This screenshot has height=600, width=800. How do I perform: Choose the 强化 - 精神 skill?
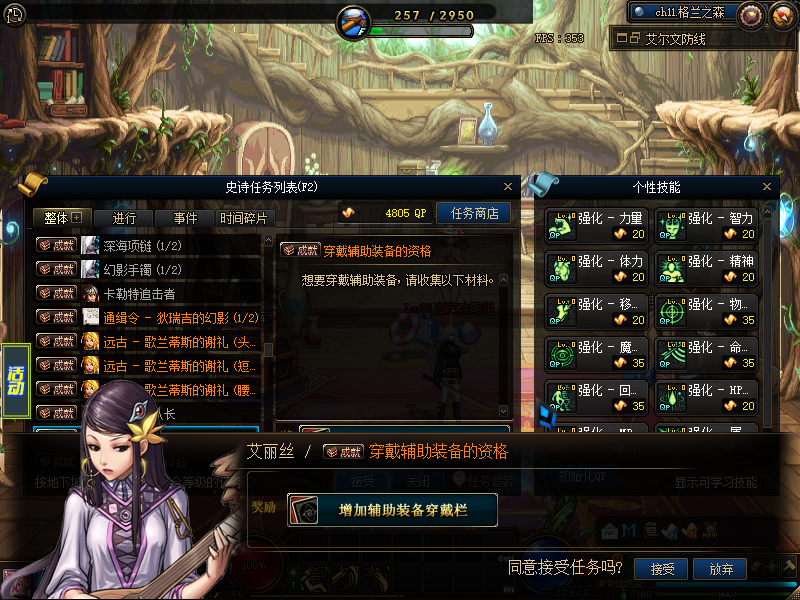[x=707, y=268]
